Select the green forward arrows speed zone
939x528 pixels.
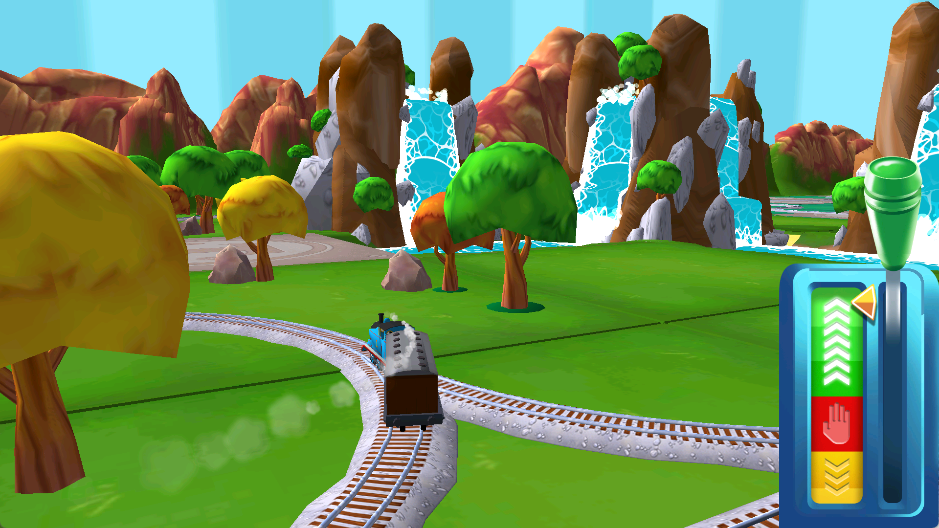tap(836, 343)
